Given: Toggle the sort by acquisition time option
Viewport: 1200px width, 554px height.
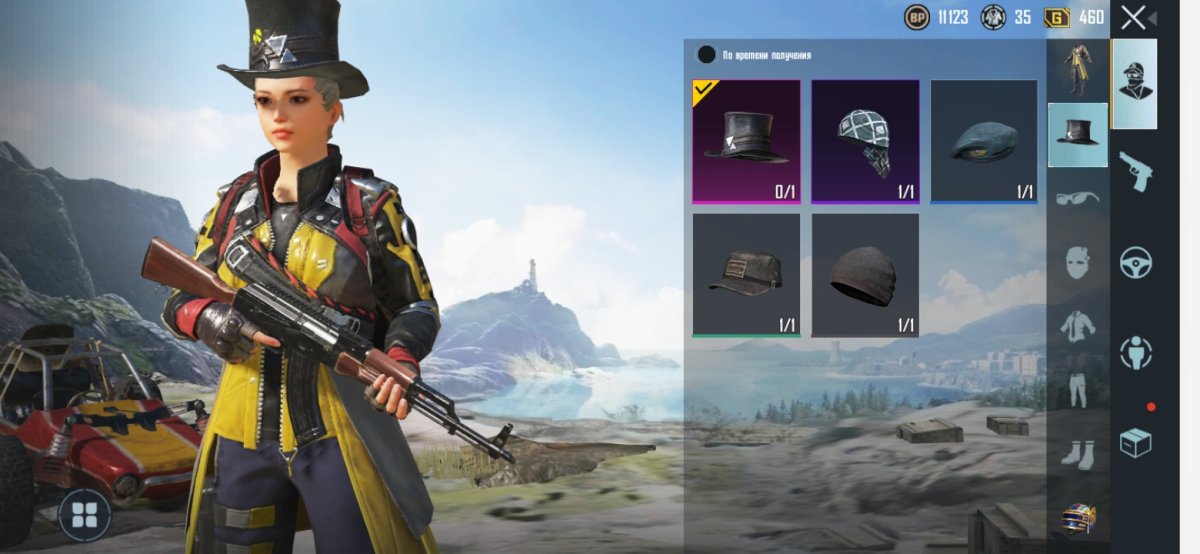Looking at the screenshot, I should click(707, 55).
